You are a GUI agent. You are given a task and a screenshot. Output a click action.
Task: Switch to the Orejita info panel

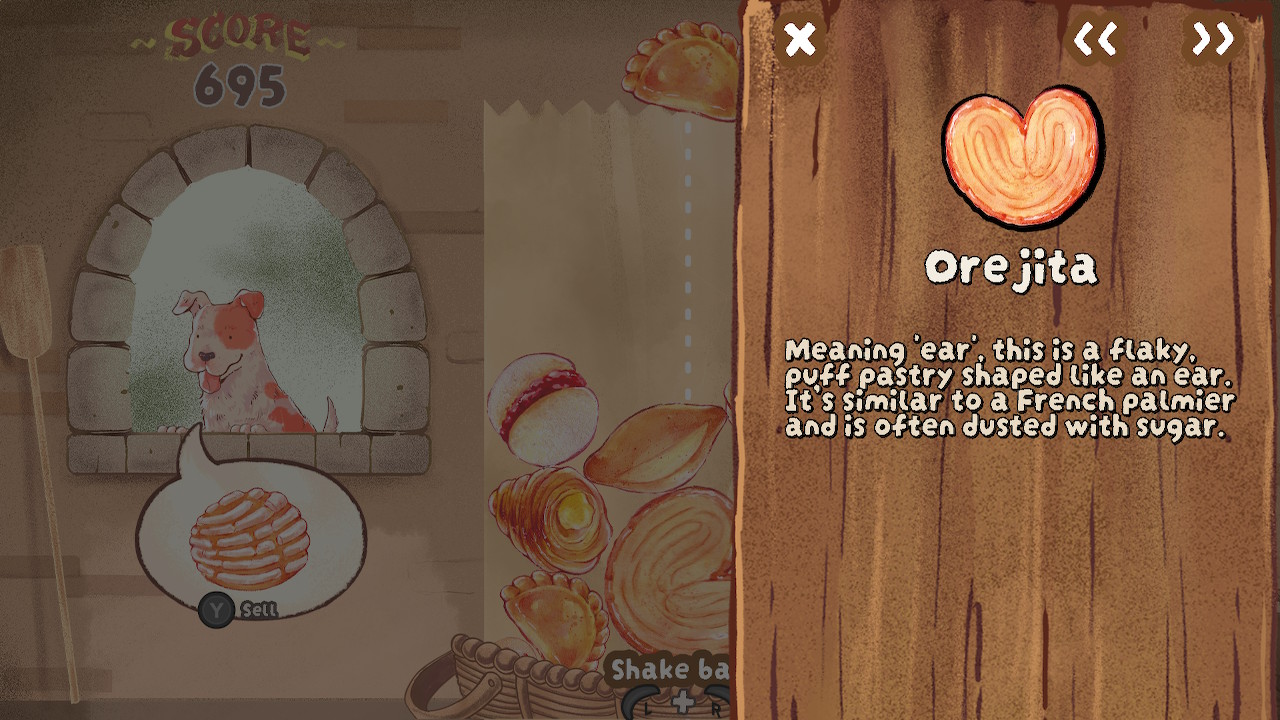click(1013, 267)
